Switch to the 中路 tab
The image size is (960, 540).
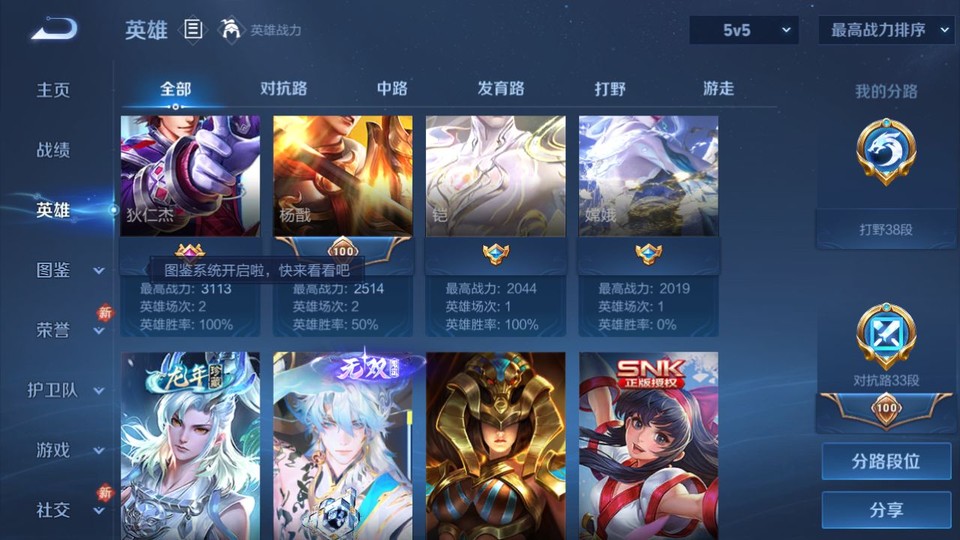point(392,89)
